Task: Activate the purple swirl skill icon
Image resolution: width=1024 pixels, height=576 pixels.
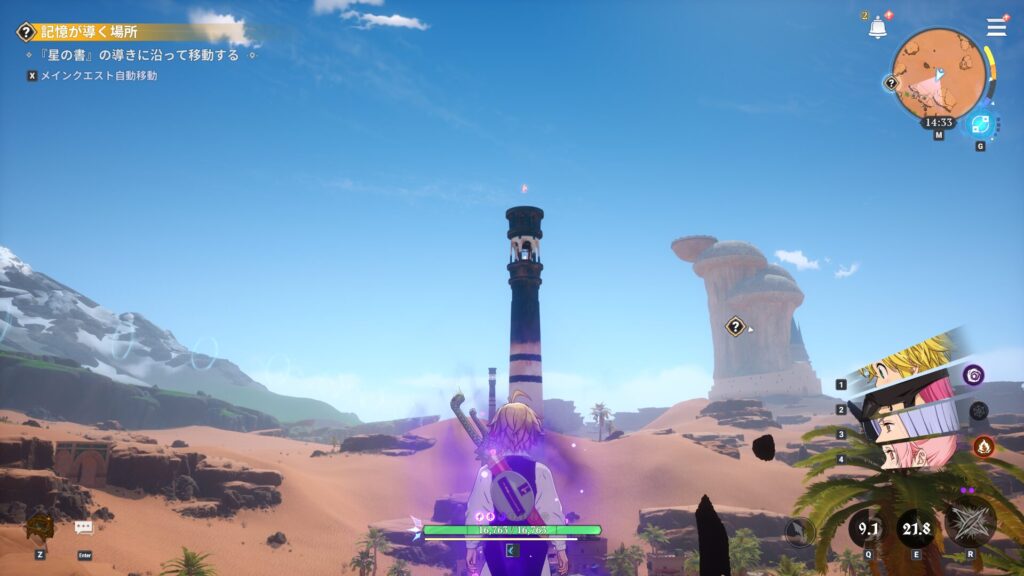Action: pyautogui.click(x=973, y=375)
